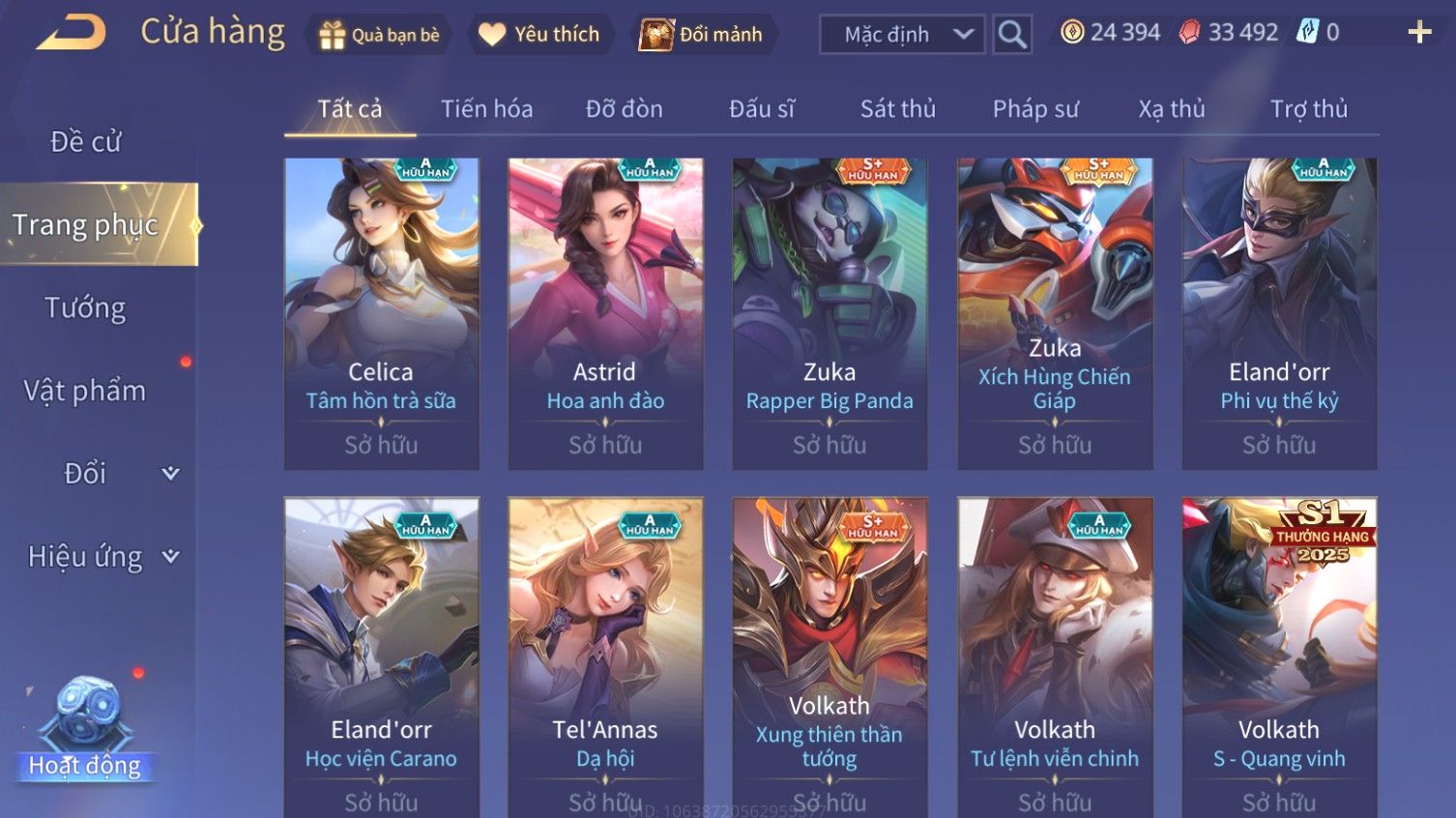Go back using the return arrow
This screenshot has width=1456, height=818.
click(72, 34)
